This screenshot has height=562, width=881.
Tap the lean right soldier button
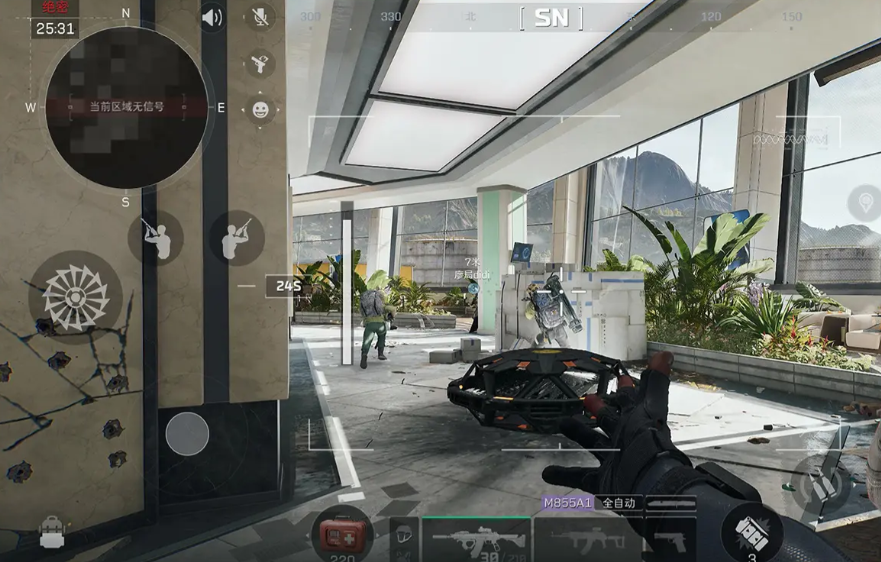[x=236, y=238]
